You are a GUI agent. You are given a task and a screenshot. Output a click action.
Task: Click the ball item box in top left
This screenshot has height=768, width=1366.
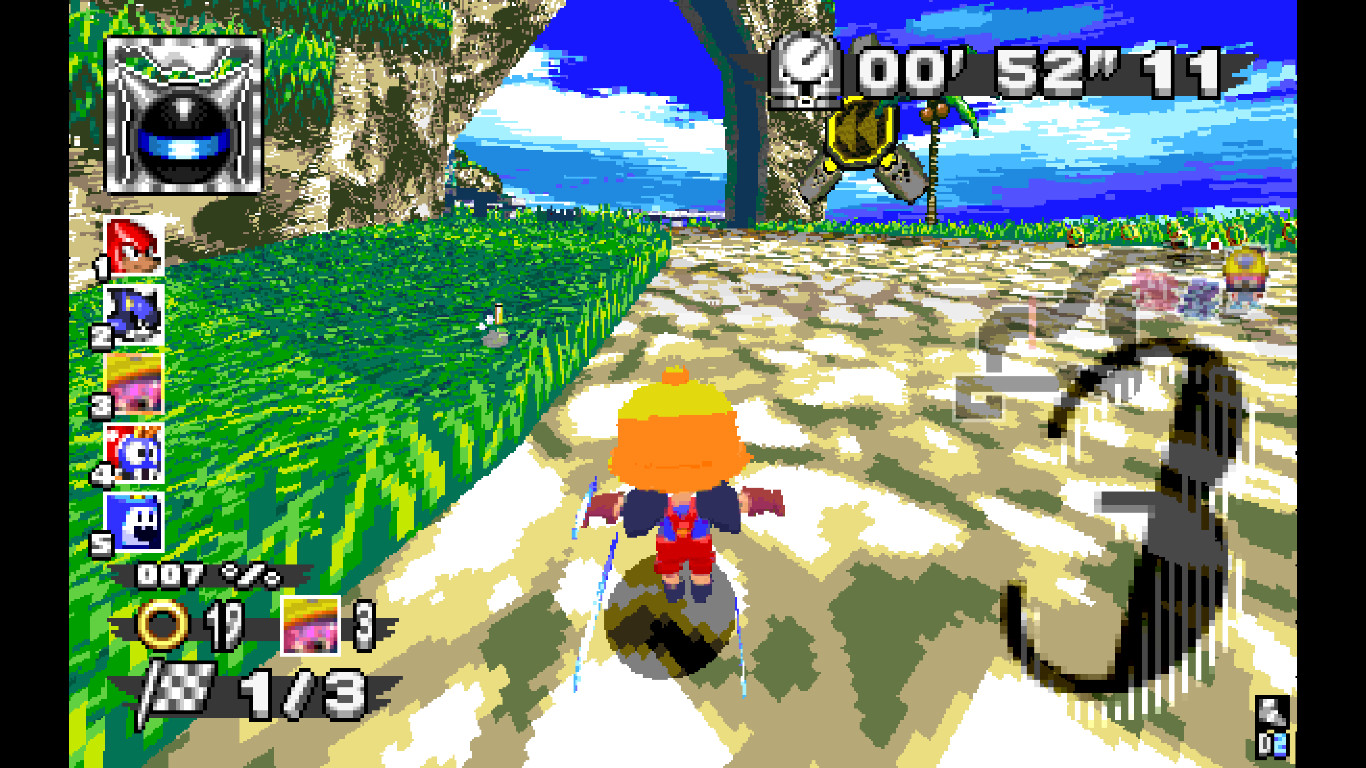pos(183,113)
